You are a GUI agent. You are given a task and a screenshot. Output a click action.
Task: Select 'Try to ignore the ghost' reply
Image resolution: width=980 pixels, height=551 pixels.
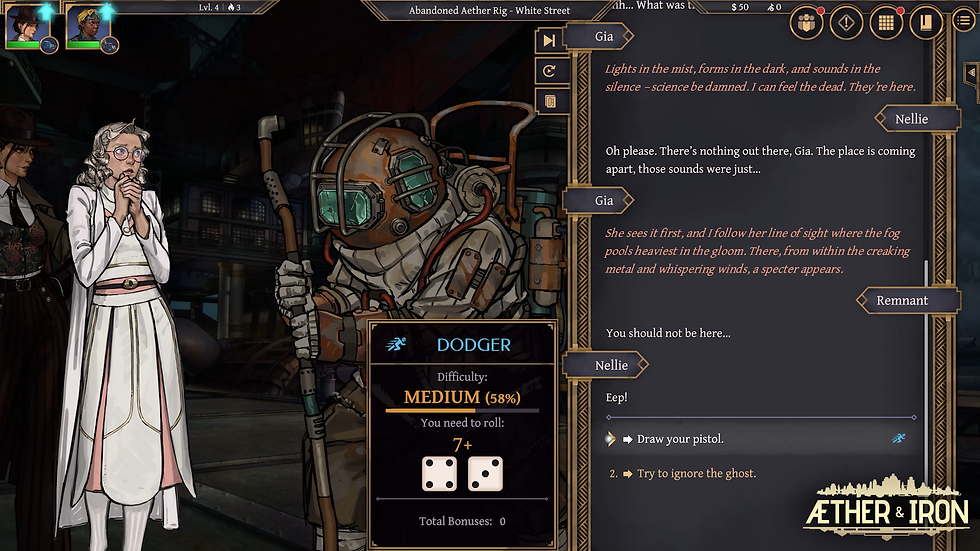tap(696, 473)
